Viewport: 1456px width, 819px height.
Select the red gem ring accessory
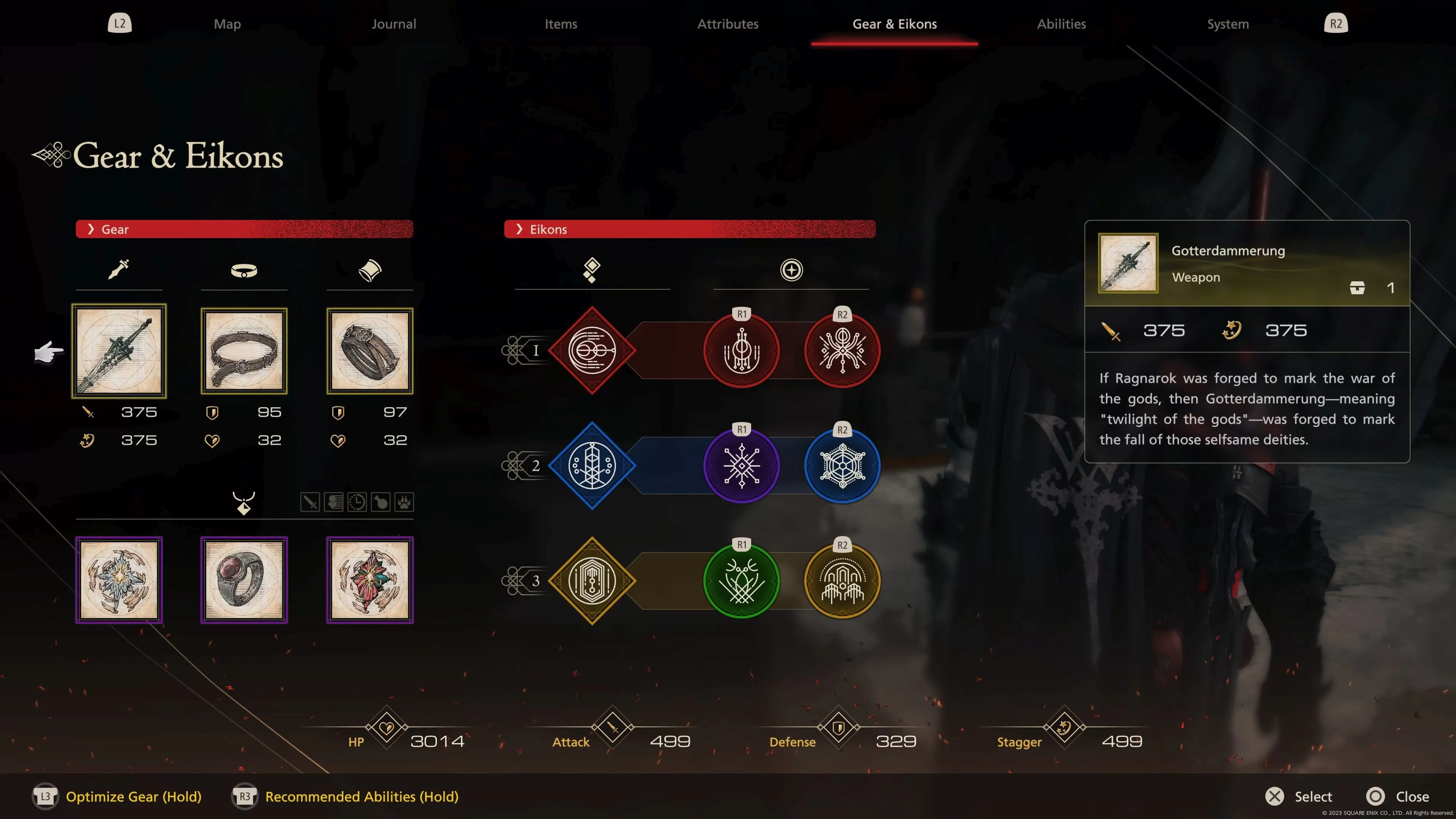point(244,579)
